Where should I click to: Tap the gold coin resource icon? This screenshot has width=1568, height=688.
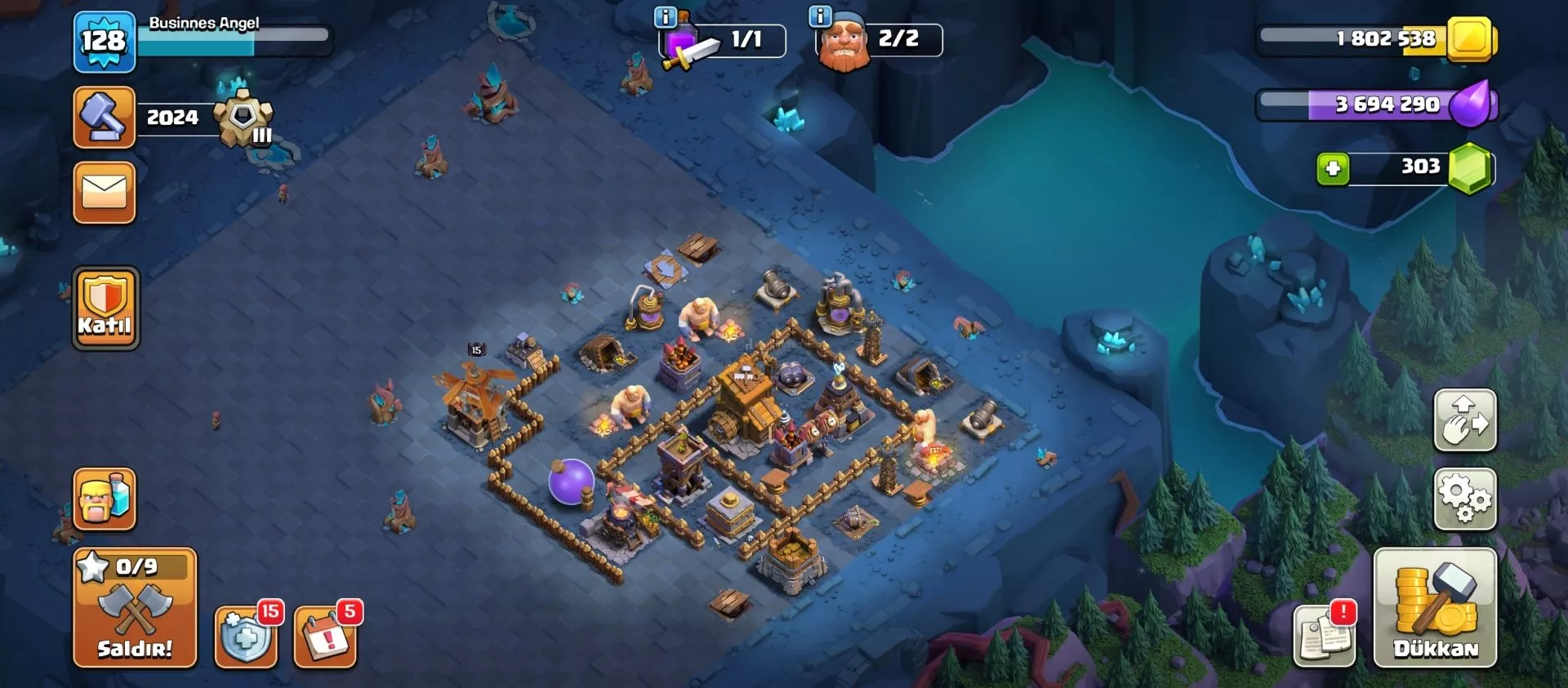click(1471, 39)
